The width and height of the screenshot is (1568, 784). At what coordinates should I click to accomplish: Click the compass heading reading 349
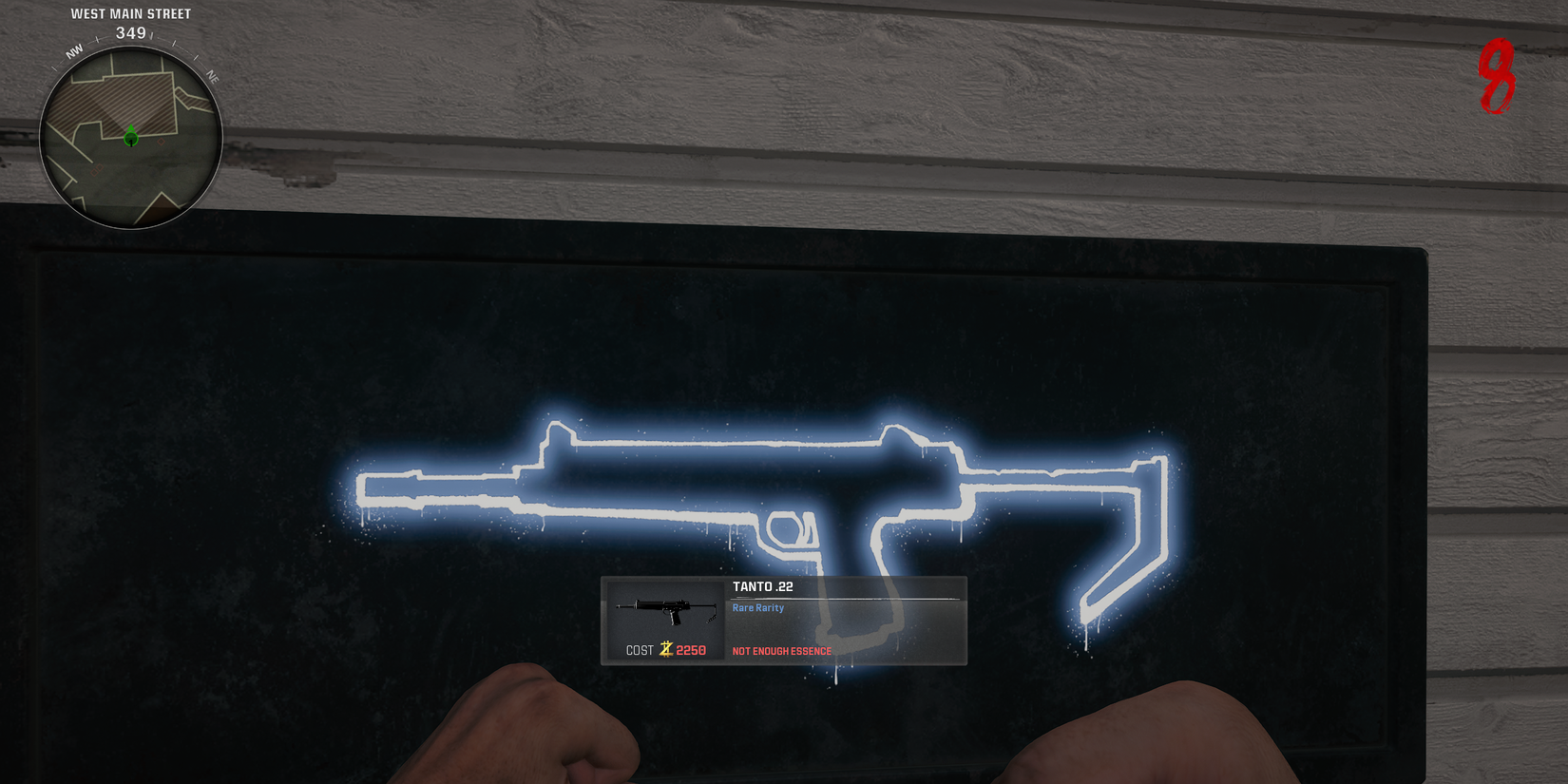[x=130, y=31]
